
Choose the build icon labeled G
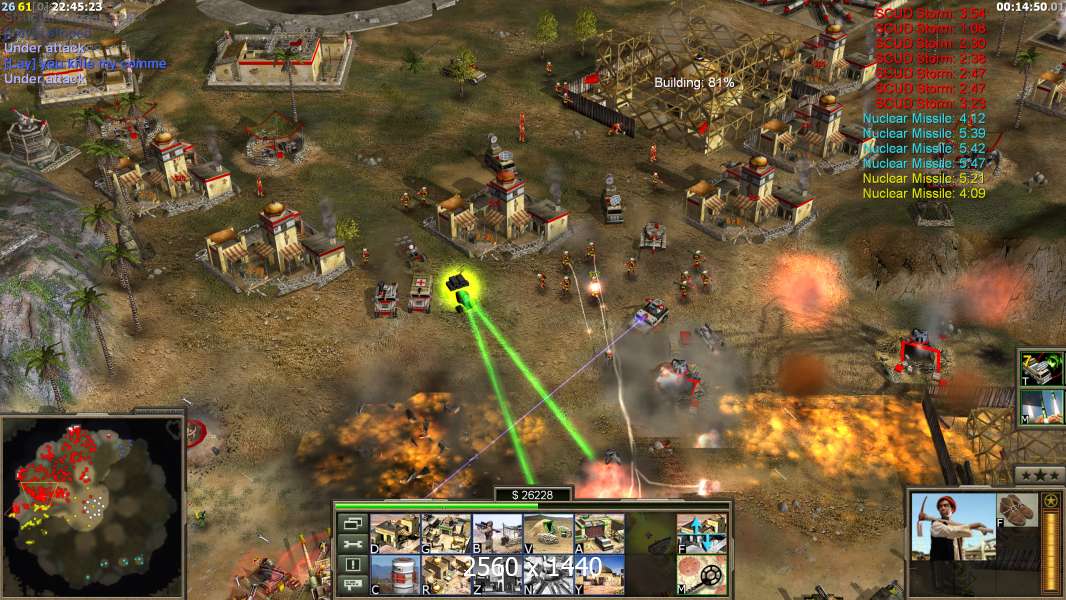(446, 533)
